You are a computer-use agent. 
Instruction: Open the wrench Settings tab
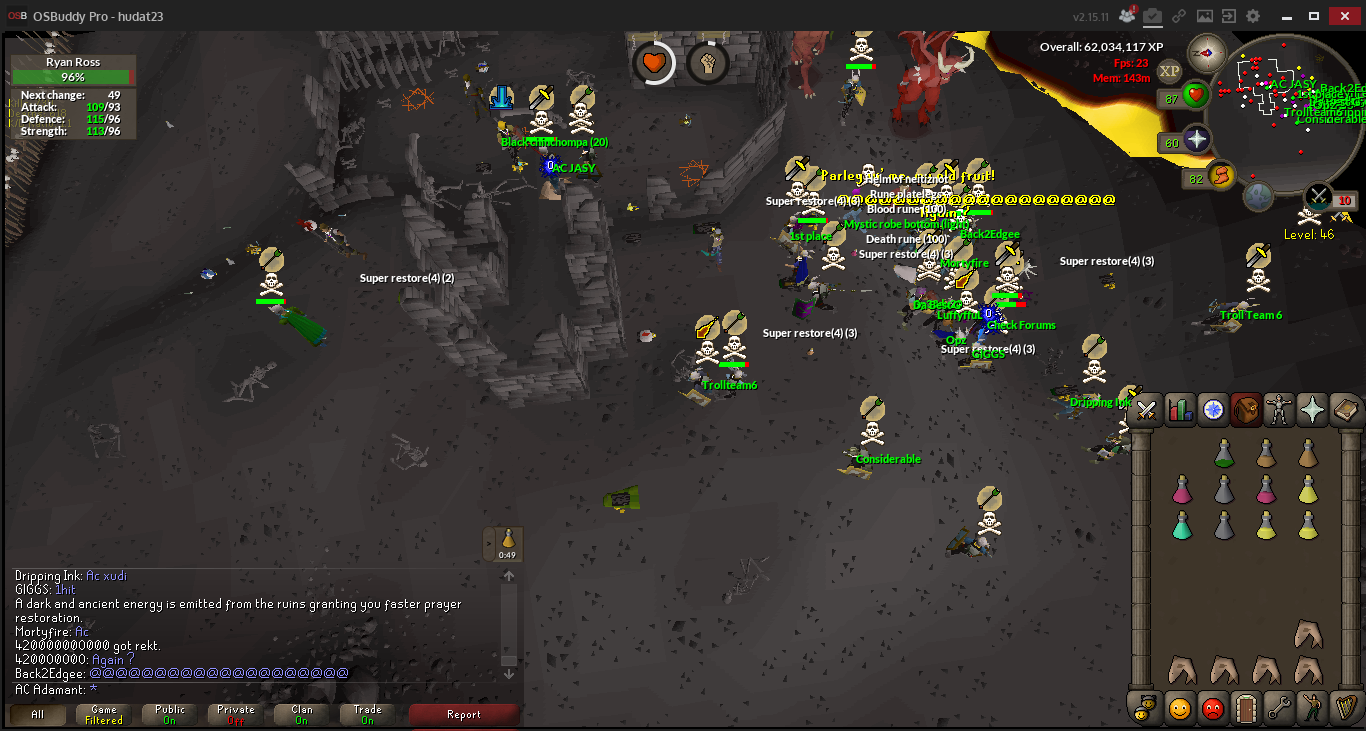(1281, 708)
